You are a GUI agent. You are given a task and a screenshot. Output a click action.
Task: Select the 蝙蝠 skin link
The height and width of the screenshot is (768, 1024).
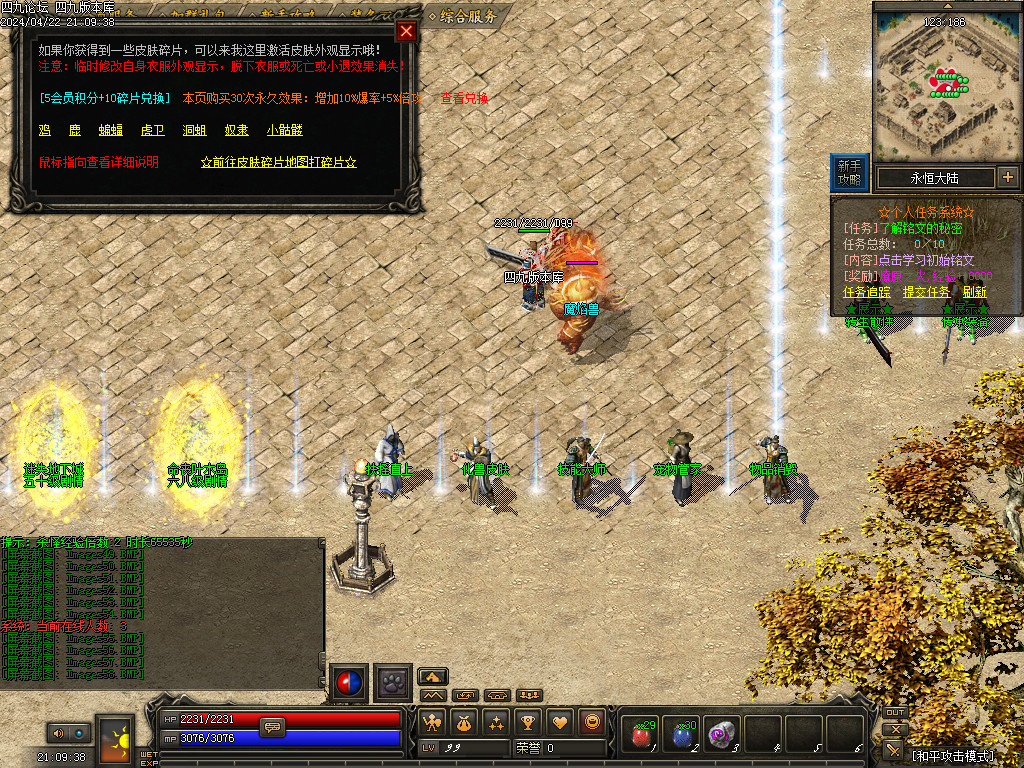[x=110, y=130]
